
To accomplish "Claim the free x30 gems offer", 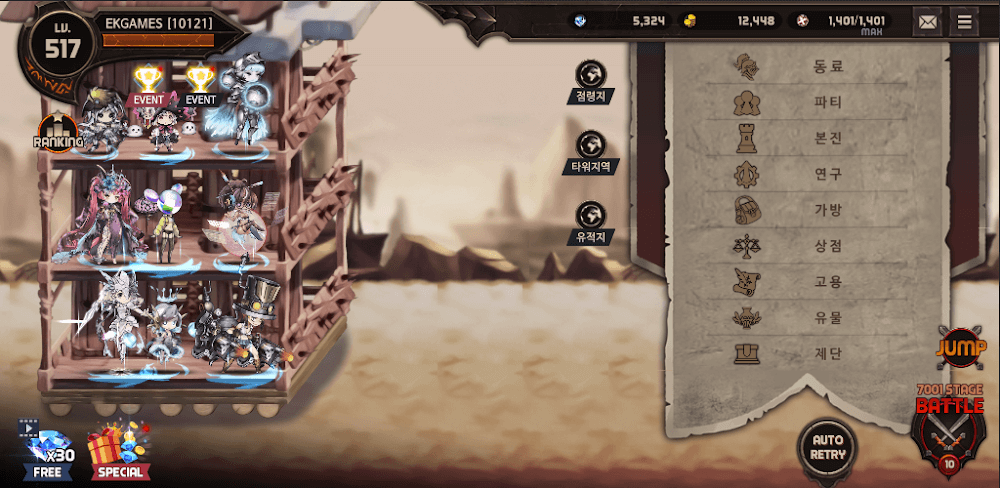I will [x=47, y=449].
